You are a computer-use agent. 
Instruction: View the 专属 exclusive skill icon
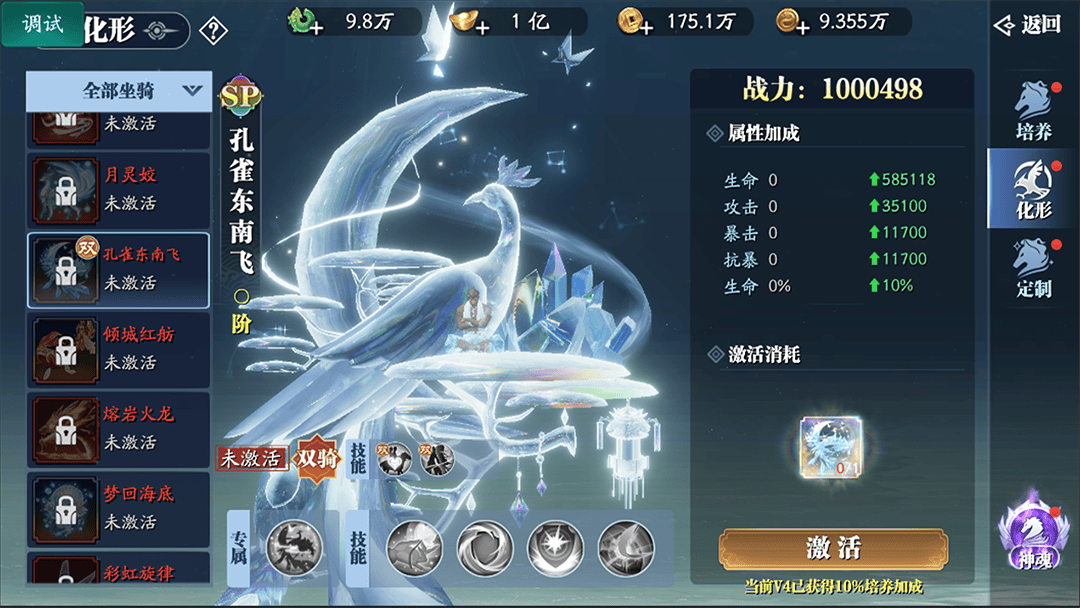click(294, 547)
